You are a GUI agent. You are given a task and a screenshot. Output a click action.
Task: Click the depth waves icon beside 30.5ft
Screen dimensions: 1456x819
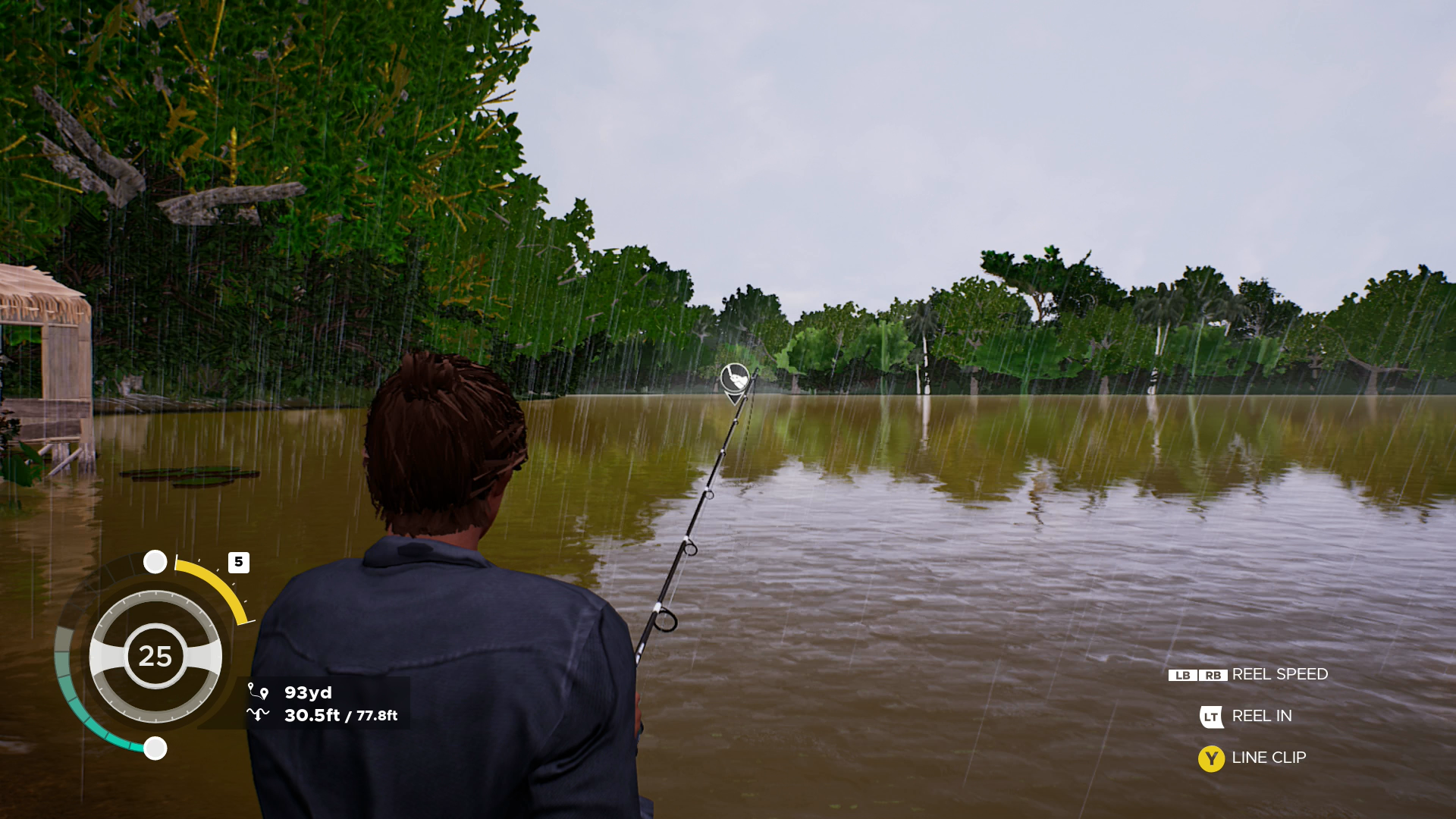coord(257,714)
